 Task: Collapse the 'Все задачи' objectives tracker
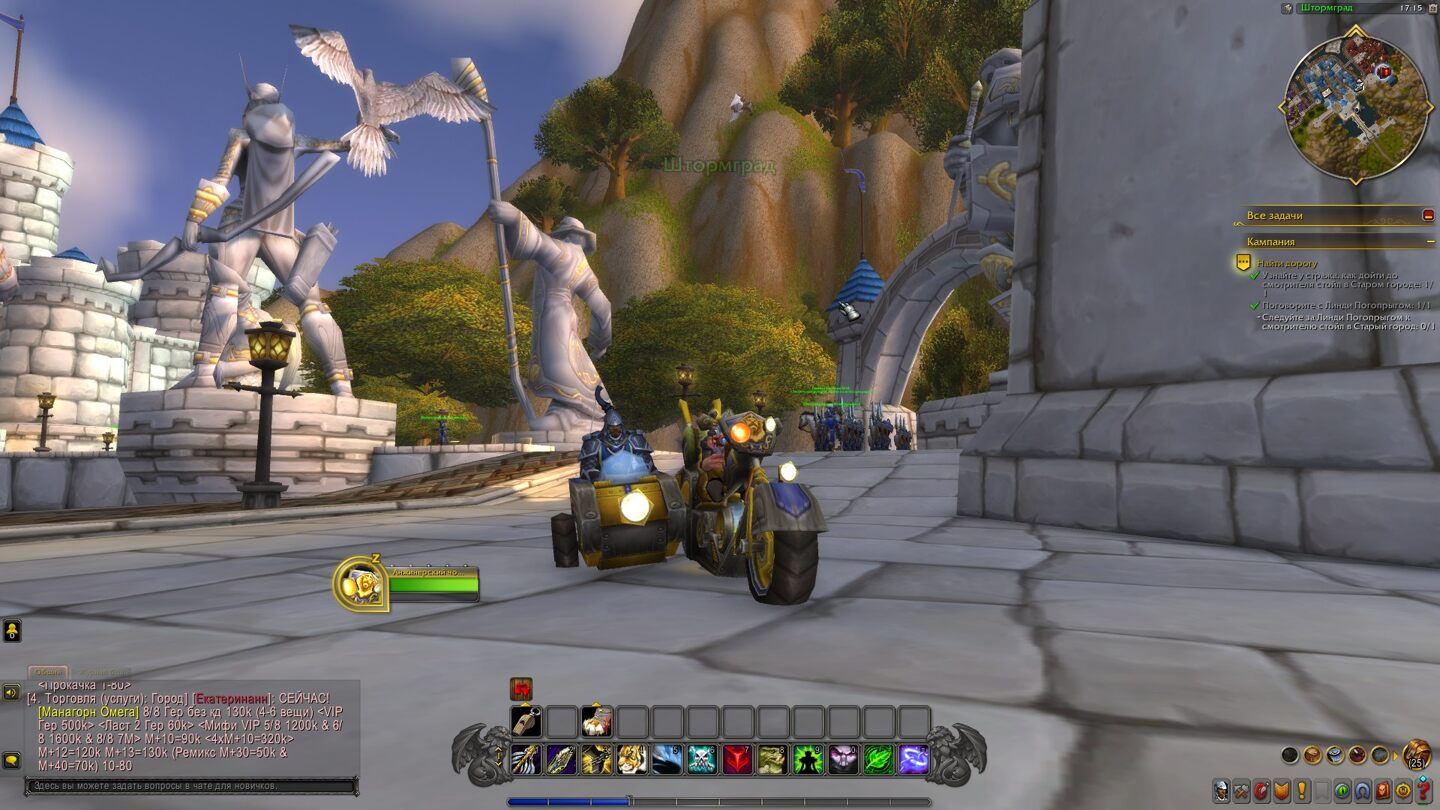(1428, 215)
